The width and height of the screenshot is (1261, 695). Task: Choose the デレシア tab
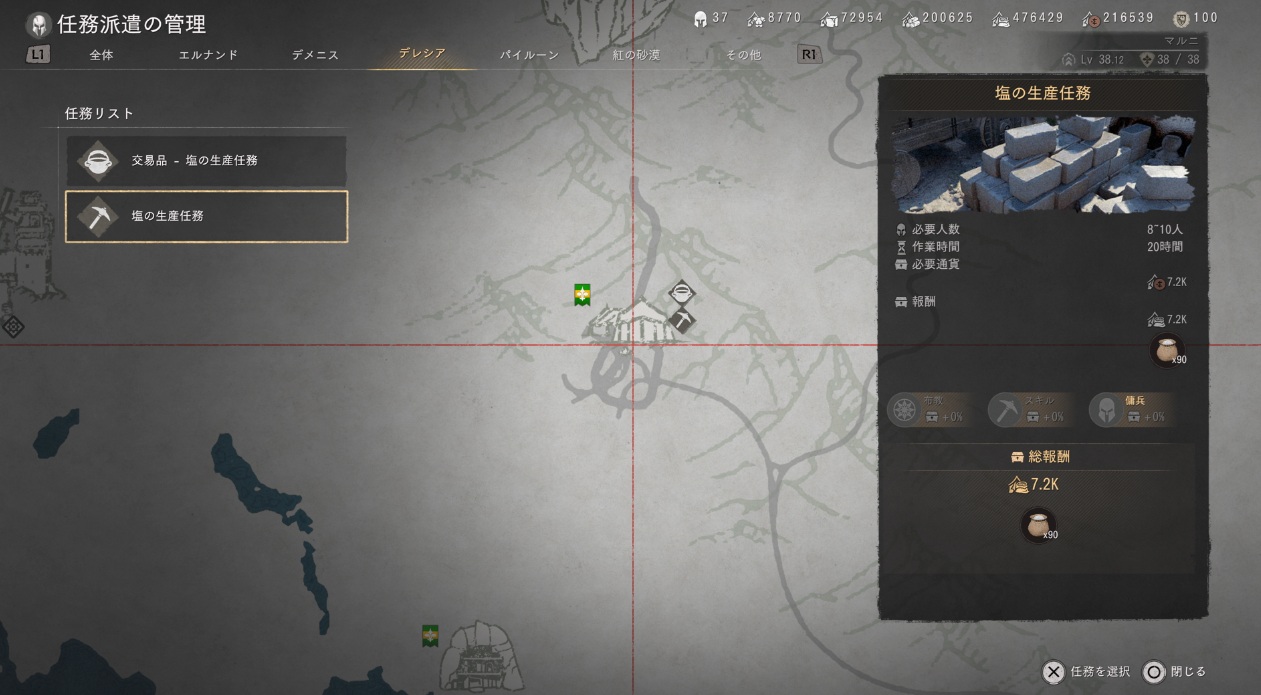[422, 54]
